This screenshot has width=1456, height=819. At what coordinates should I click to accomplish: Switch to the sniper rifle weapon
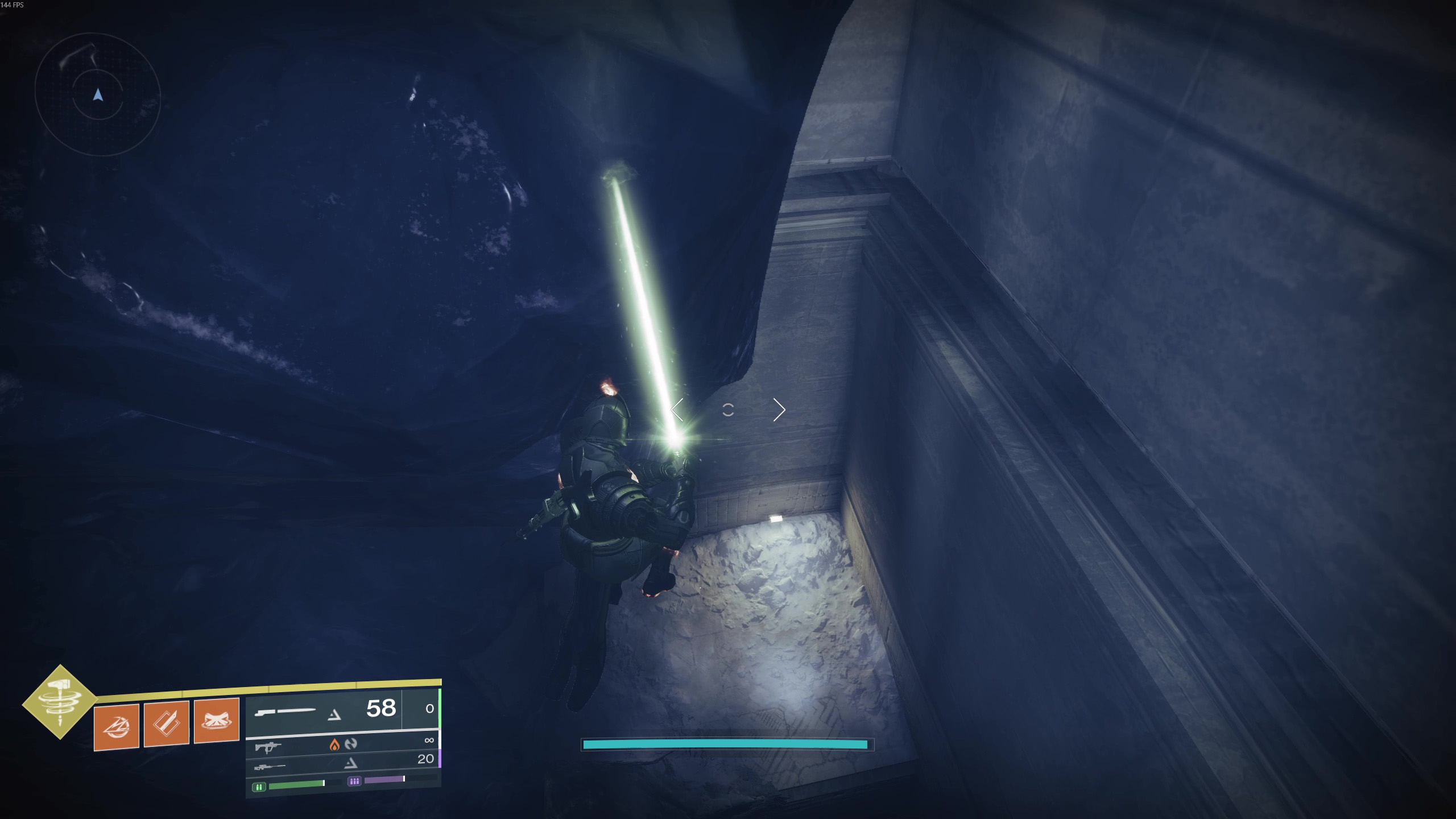(x=270, y=766)
